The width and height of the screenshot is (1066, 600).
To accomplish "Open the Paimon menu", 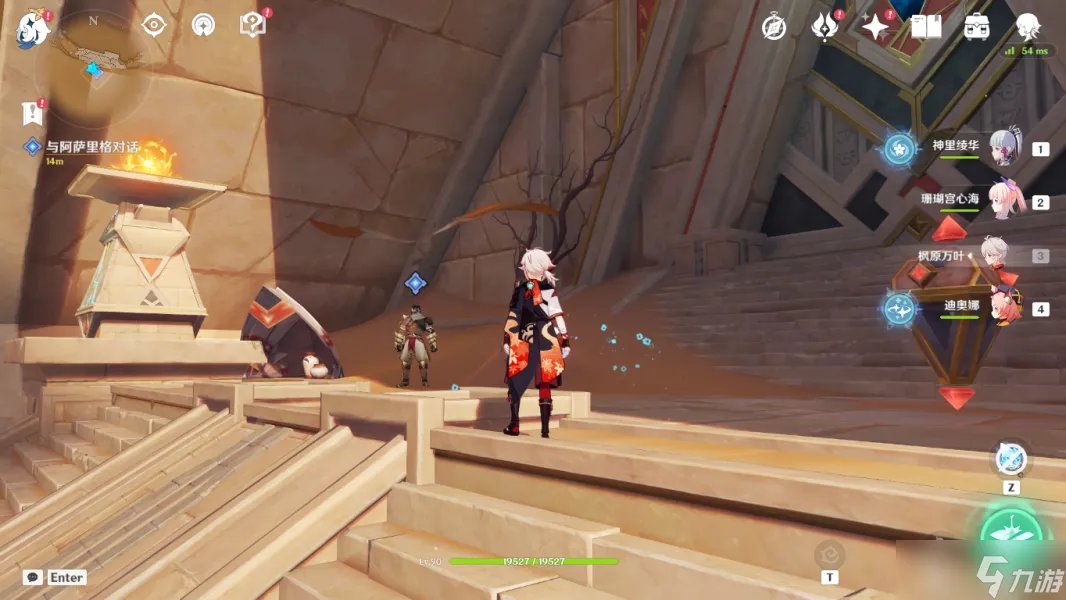I will point(31,27).
